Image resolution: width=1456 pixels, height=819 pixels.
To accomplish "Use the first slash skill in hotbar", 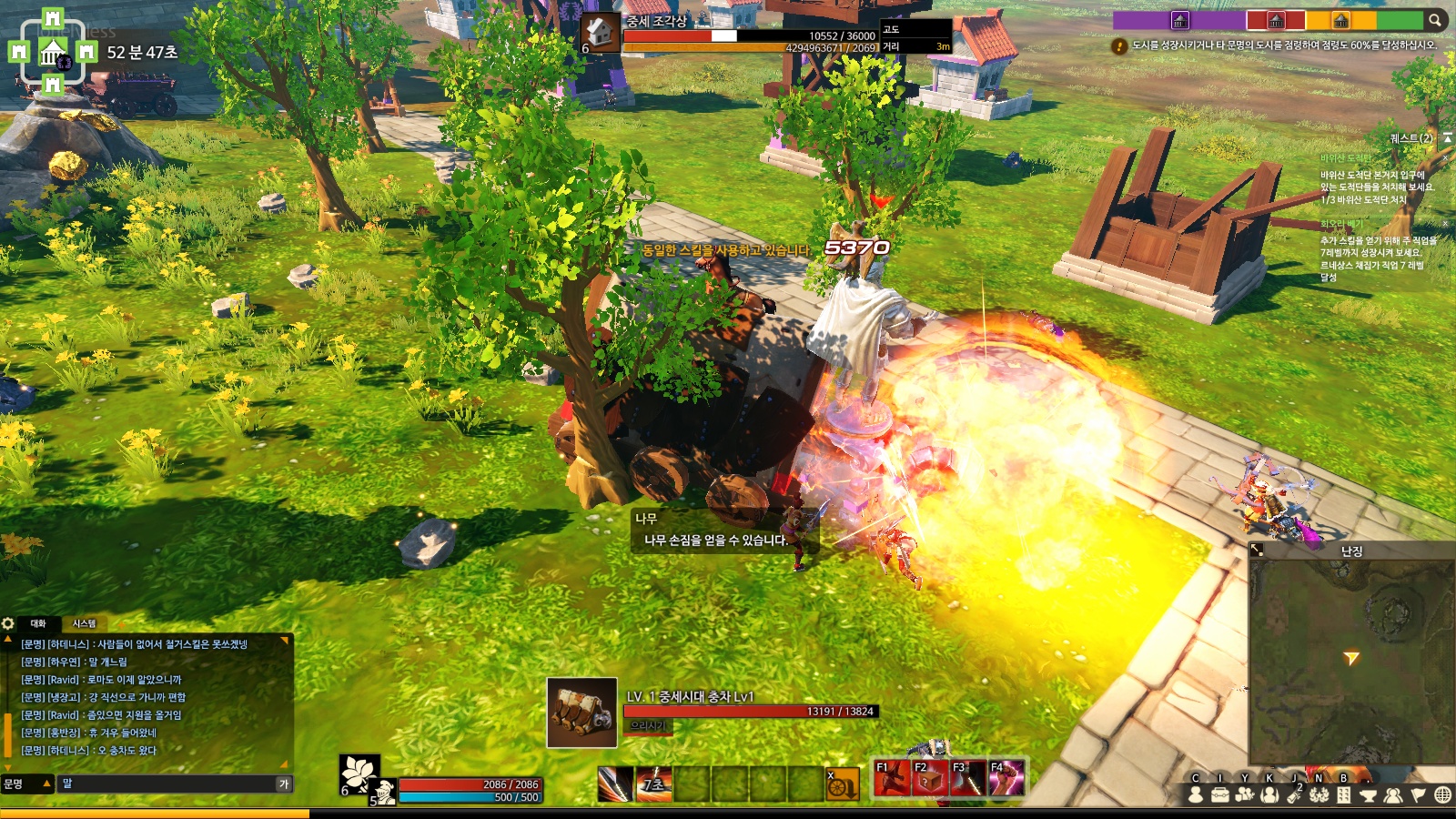I will pyautogui.click(x=615, y=784).
